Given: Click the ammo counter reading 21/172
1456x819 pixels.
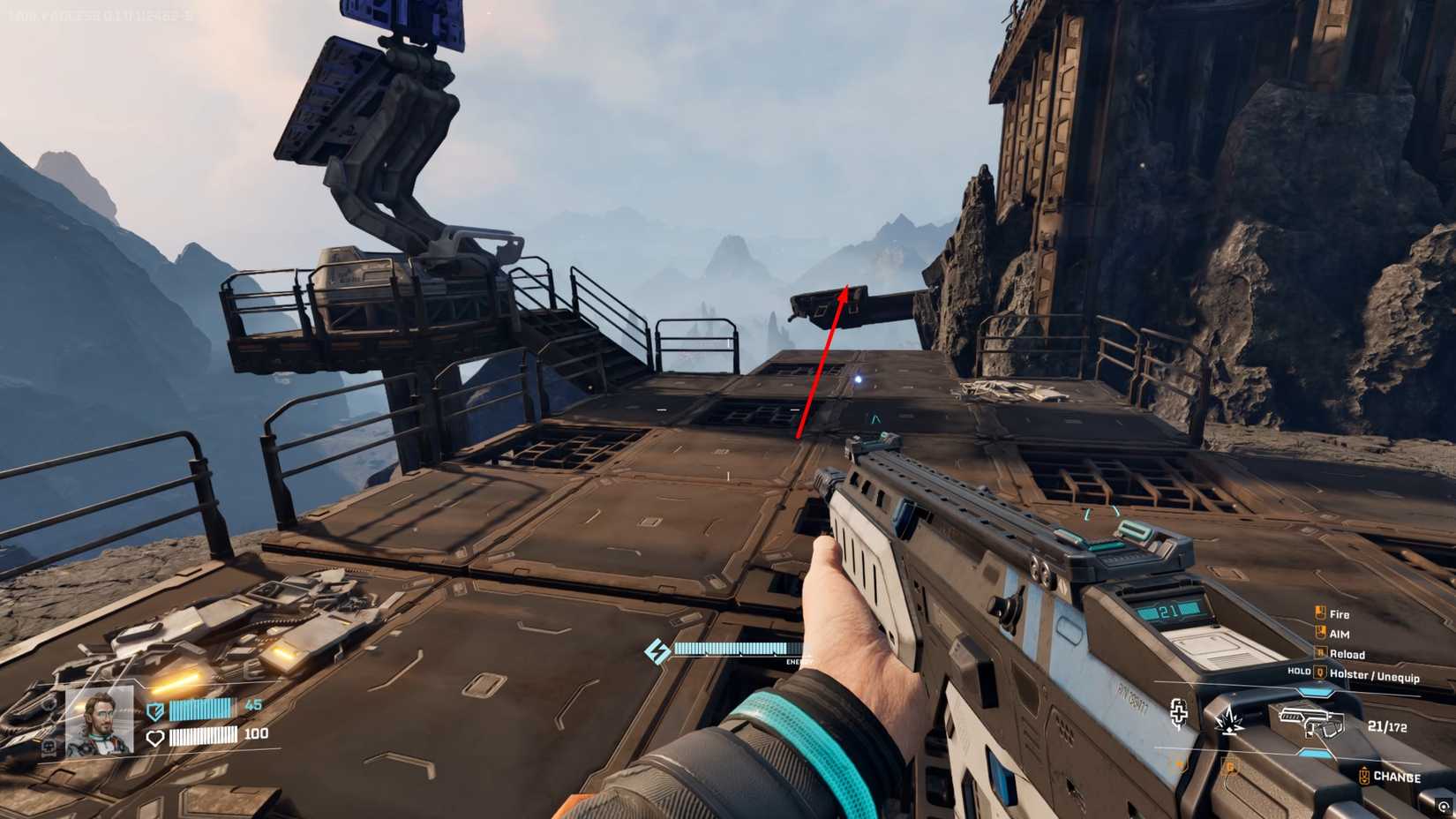Looking at the screenshot, I should [1388, 725].
